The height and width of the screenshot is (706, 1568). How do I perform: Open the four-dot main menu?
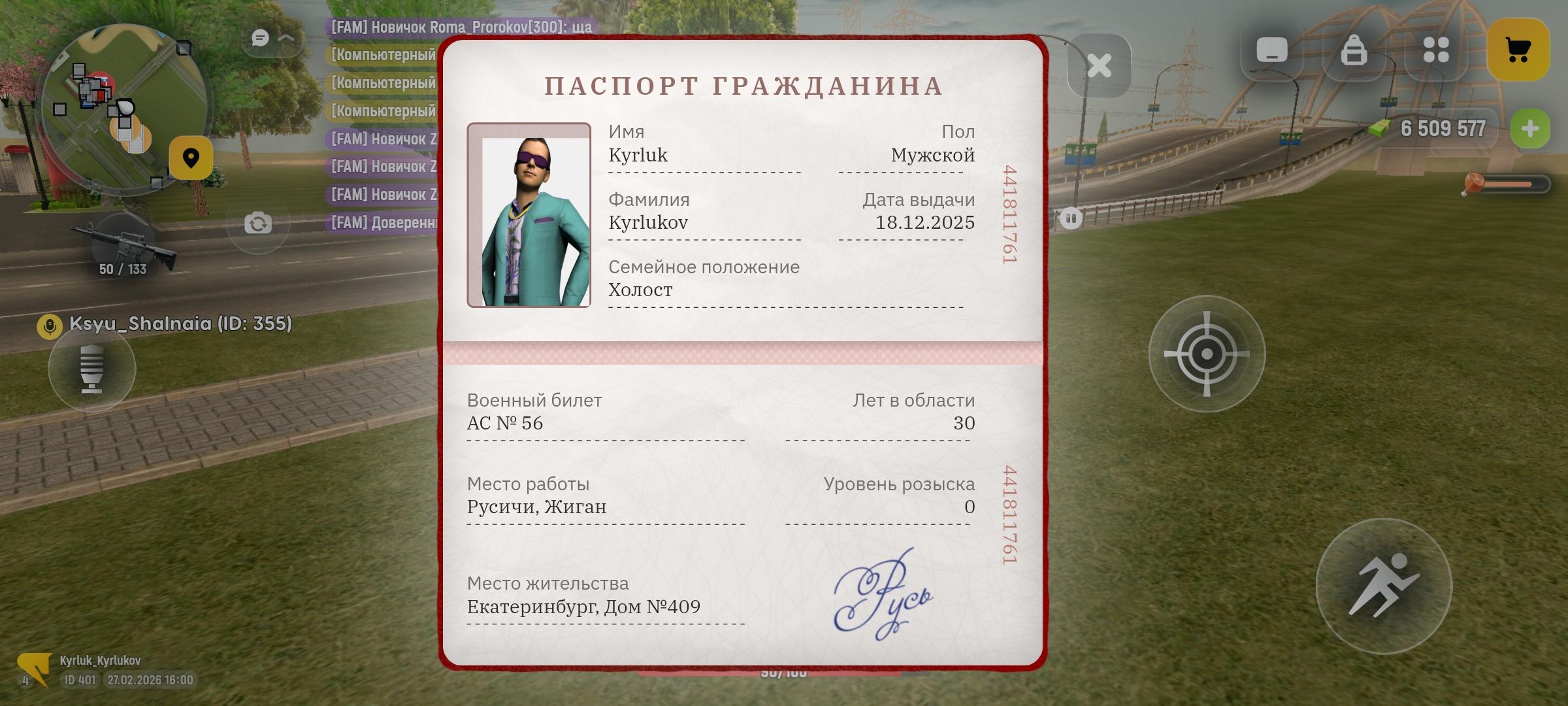click(1435, 50)
